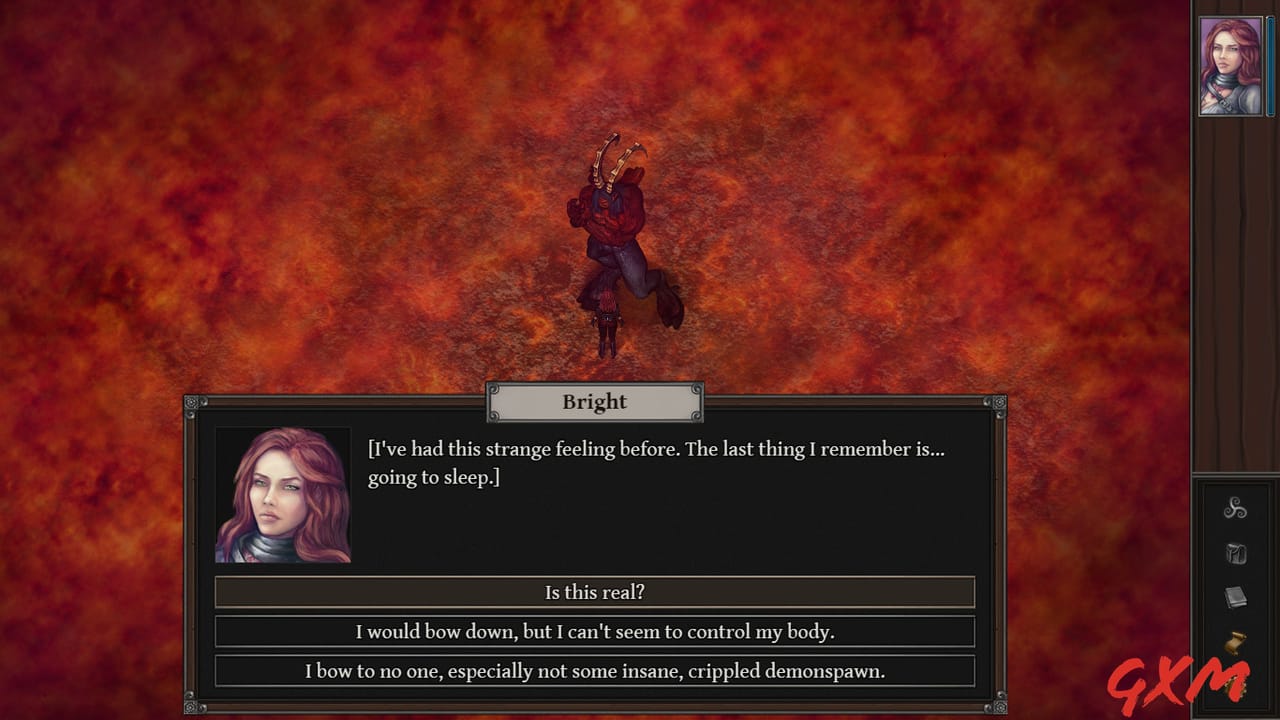This screenshot has width=1280, height=720.
Task: Select Bright's portrait in the top-right panel
Action: click(1232, 63)
